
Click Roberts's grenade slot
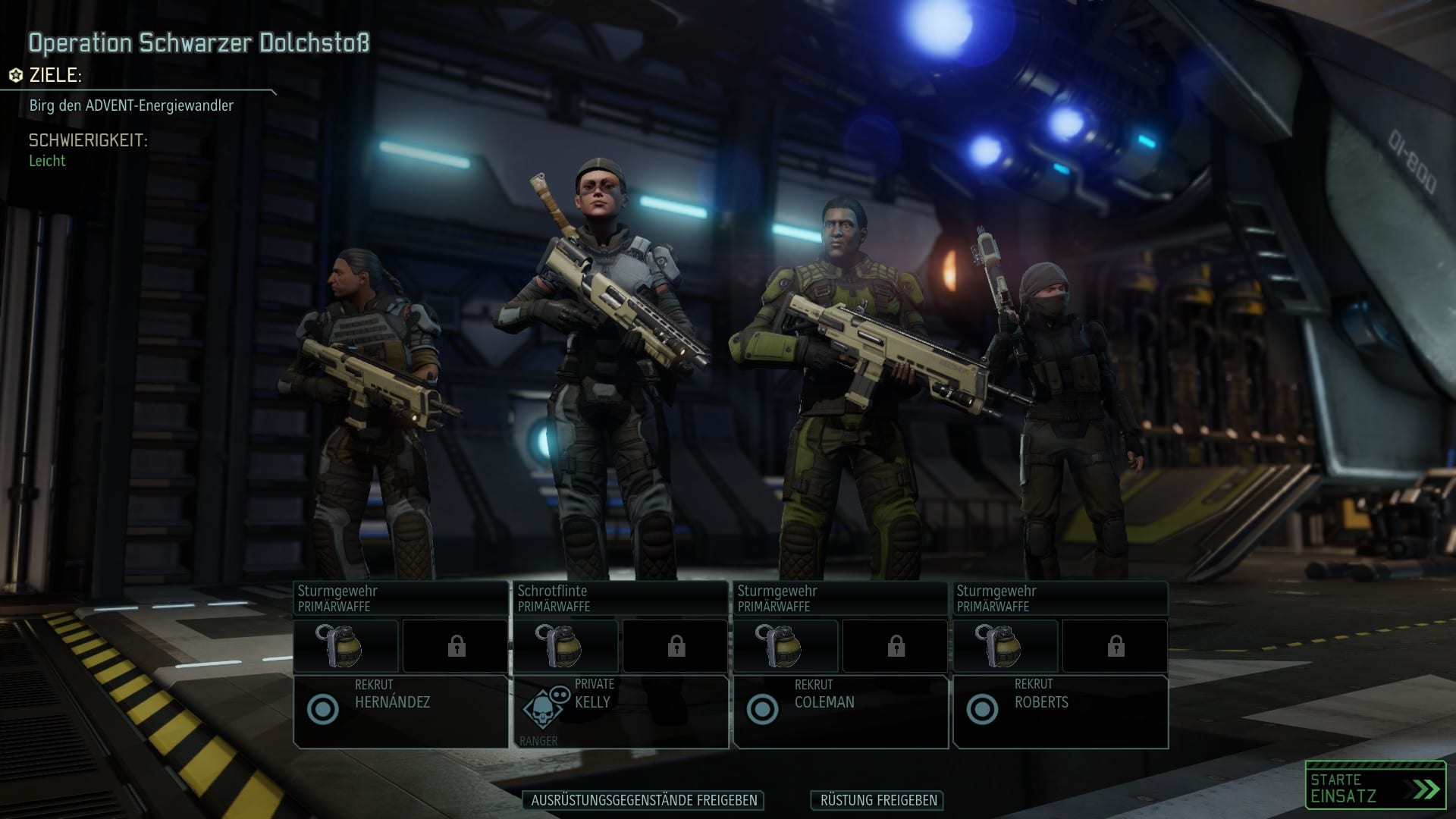[x=1006, y=646]
